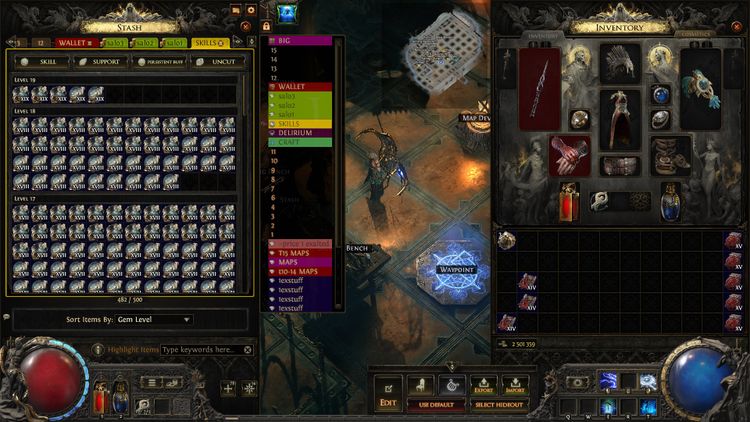Click the Use Default hideout button
750x422 pixels.
coord(436,404)
